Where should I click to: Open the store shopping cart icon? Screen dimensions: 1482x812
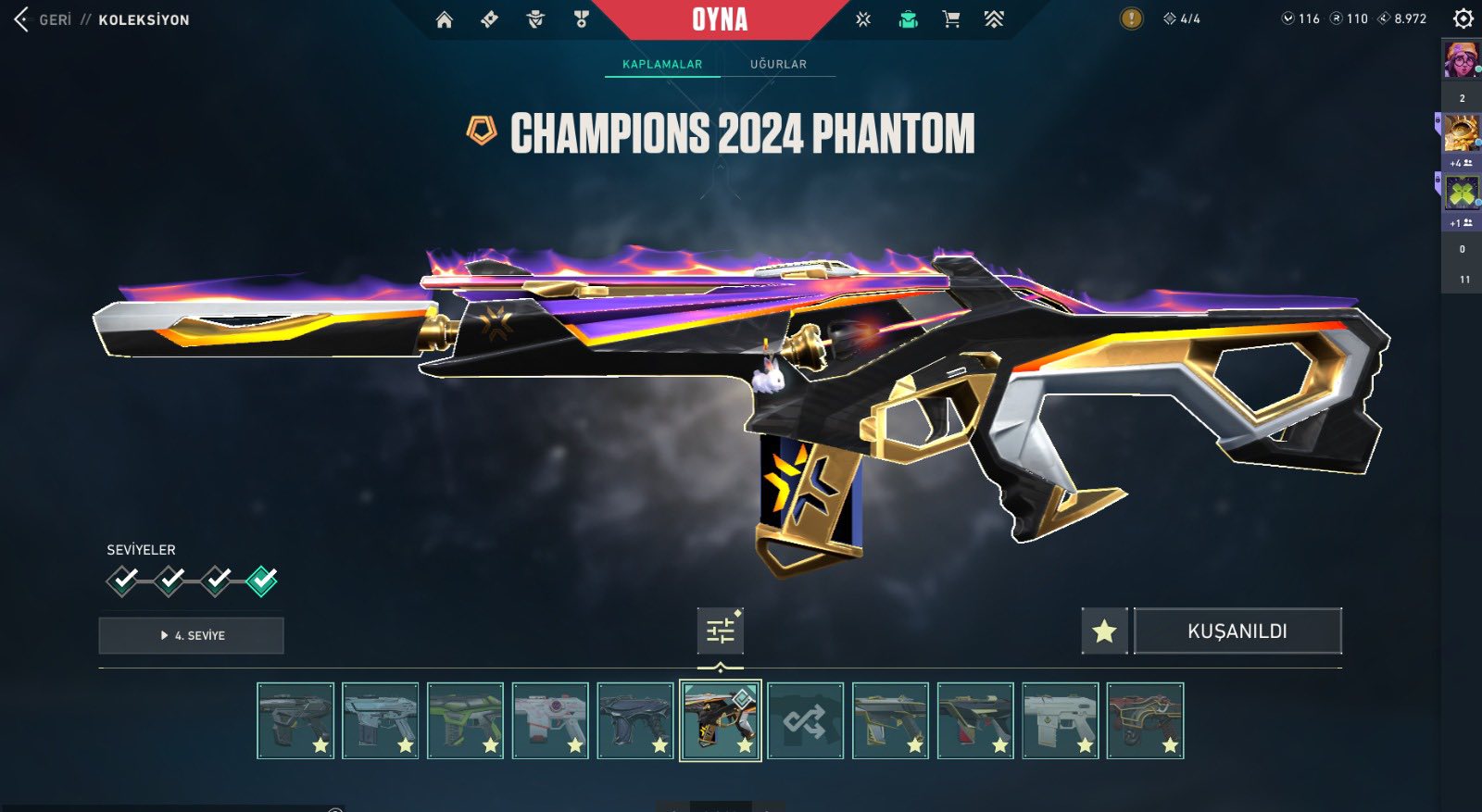coord(951,19)
